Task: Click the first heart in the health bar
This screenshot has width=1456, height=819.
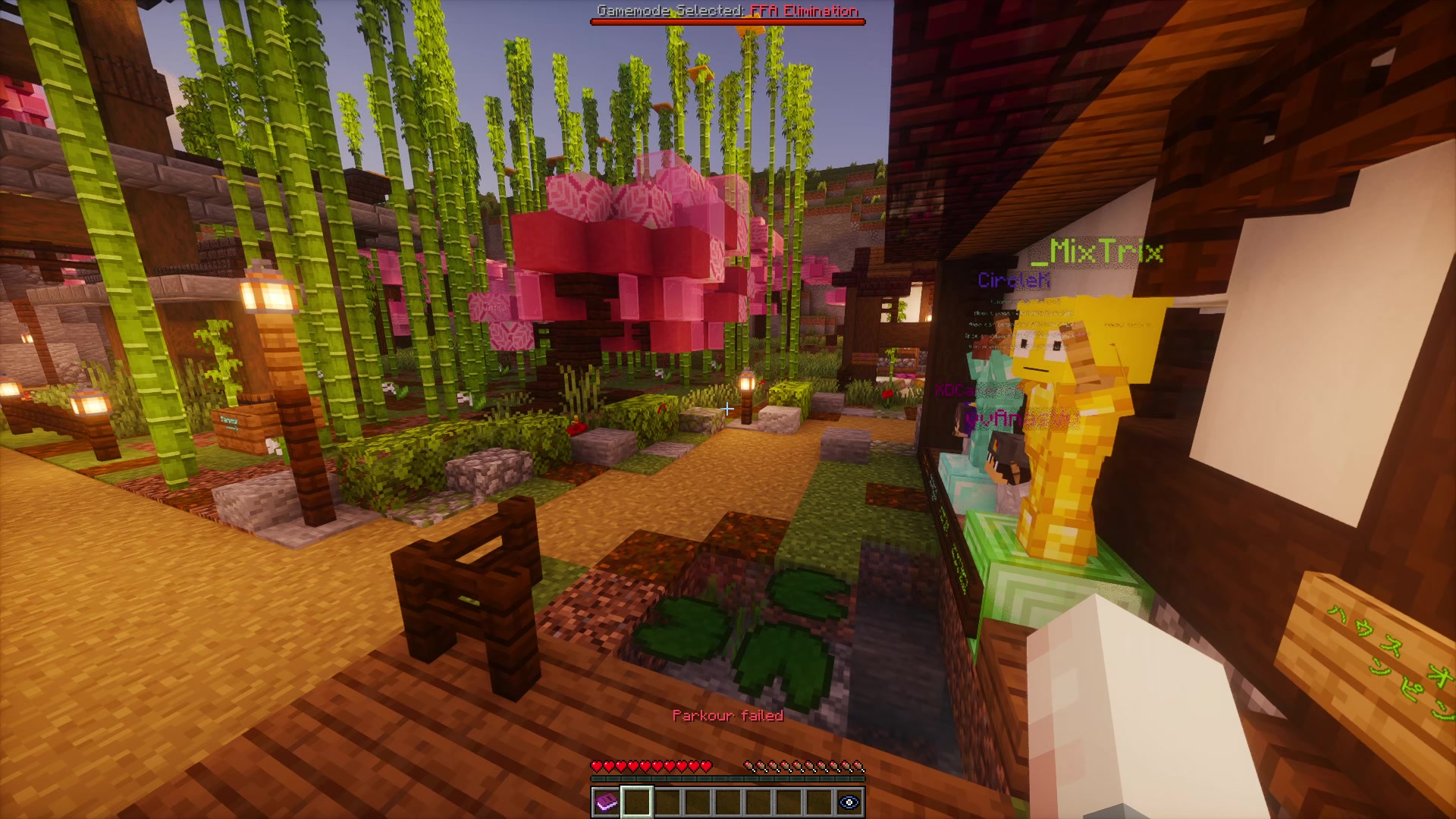Action: coord(596,766)
